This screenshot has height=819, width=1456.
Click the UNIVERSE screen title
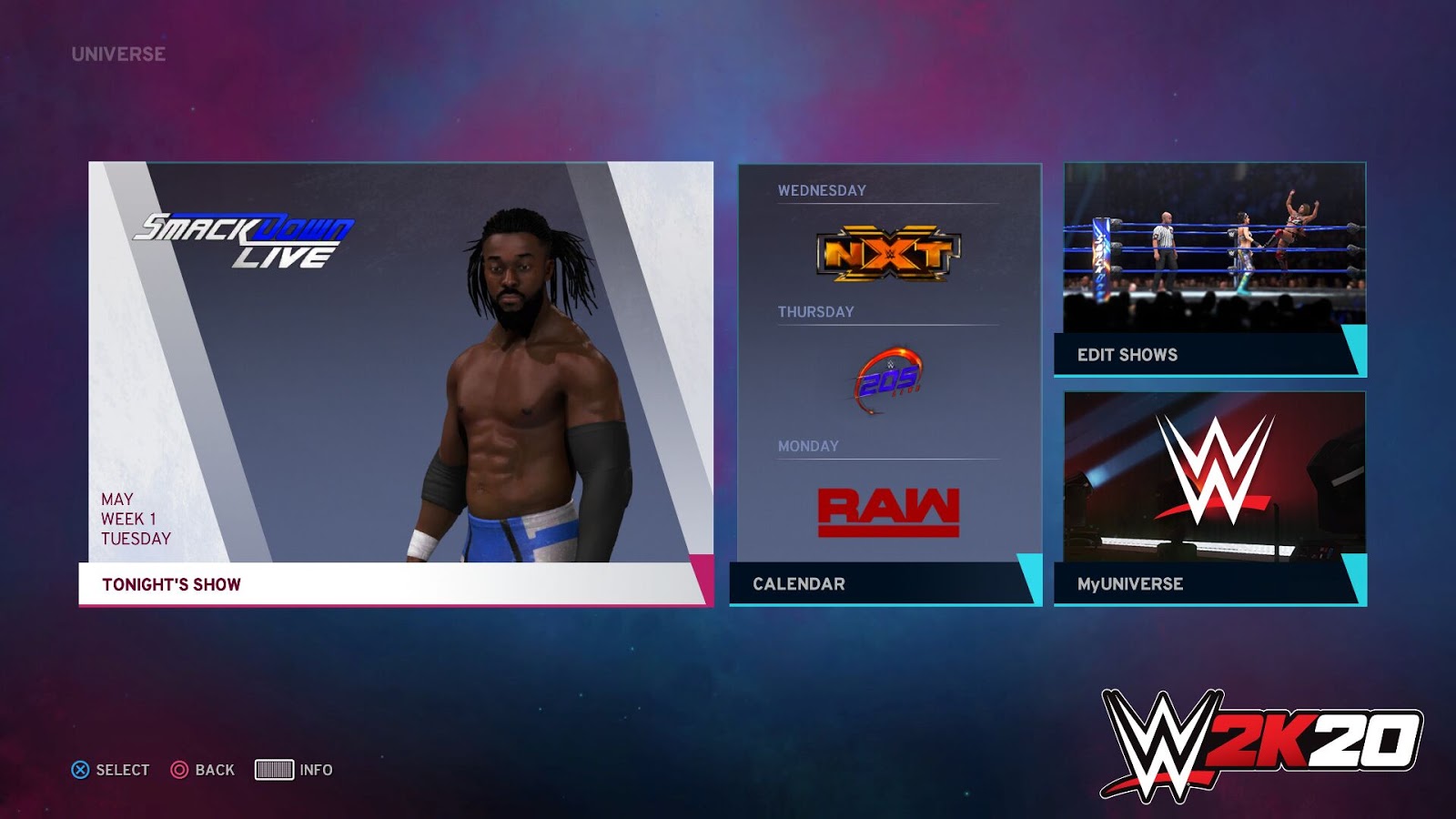[119, 52]
